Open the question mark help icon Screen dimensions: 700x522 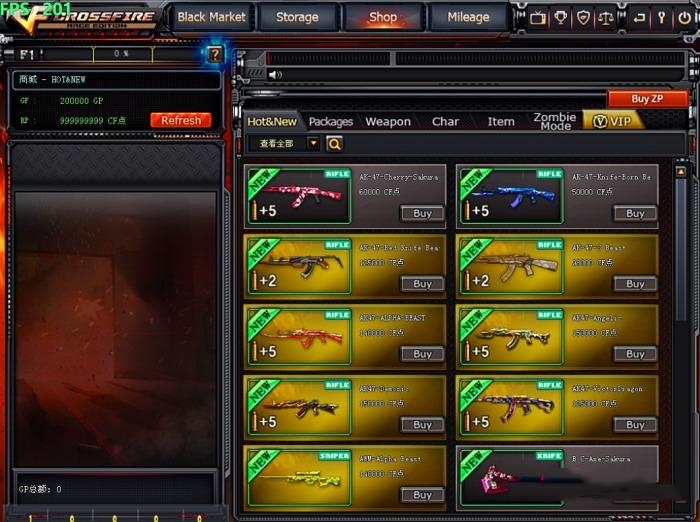[x=215, y=54]
